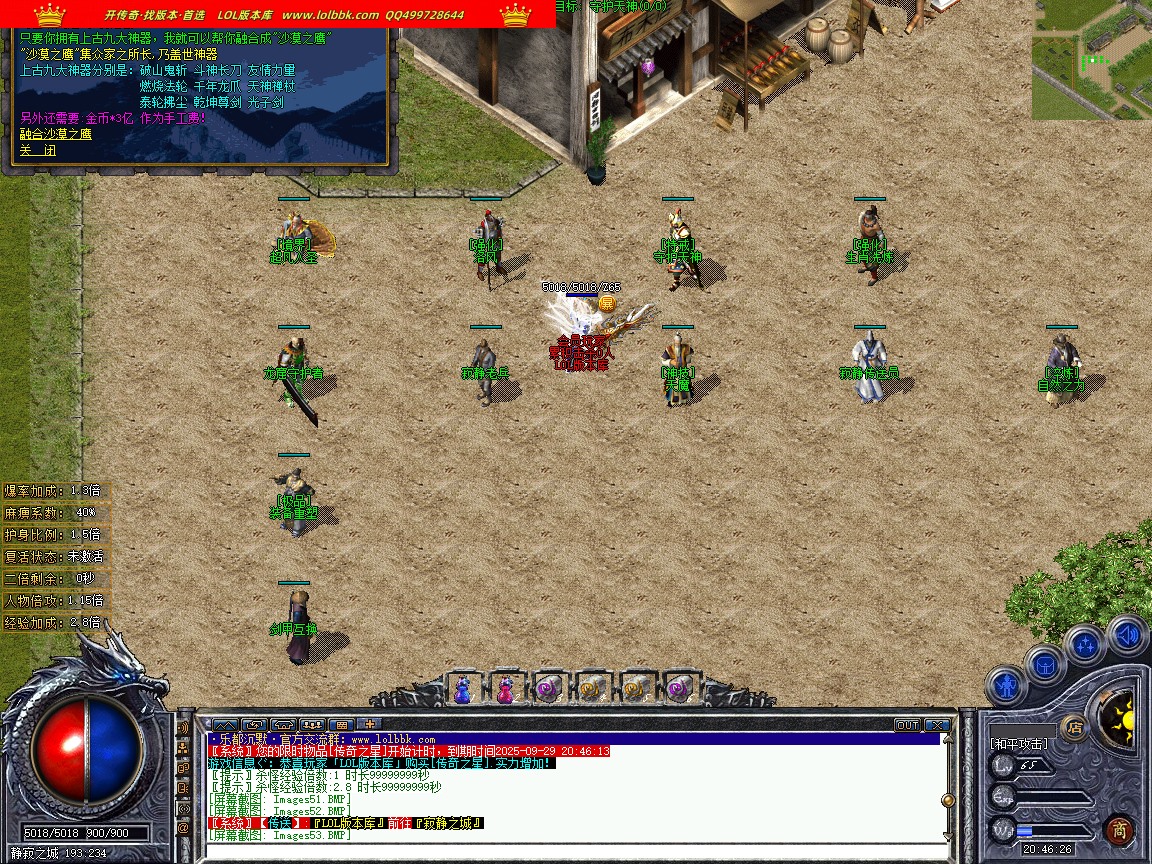The width and height of the screenshot is (1152, 864).
Task: Toggle sound with the speaker button
Action: pyautogui.click(x=1127, y=634)
